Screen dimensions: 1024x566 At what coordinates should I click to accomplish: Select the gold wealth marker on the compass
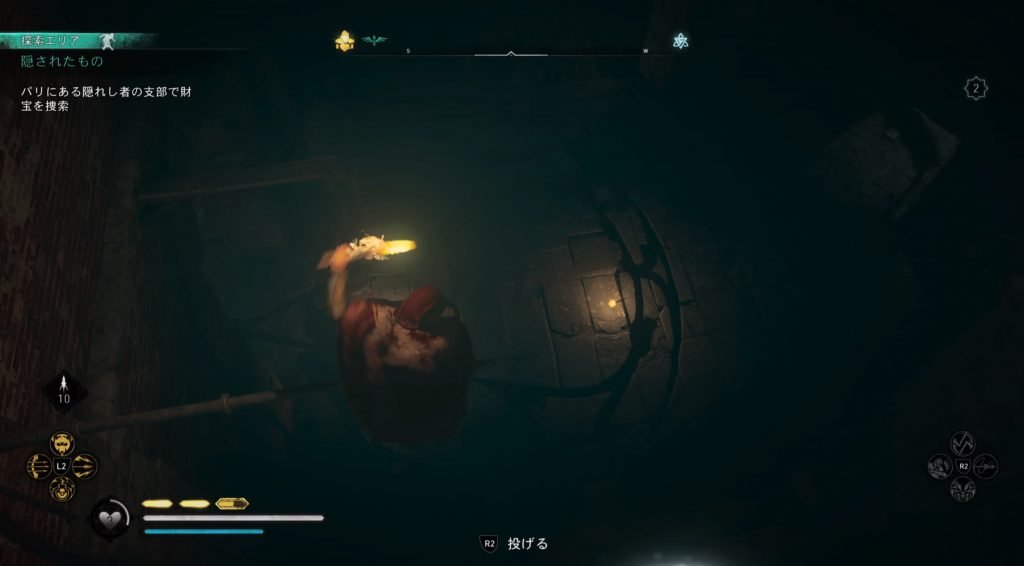345,41
